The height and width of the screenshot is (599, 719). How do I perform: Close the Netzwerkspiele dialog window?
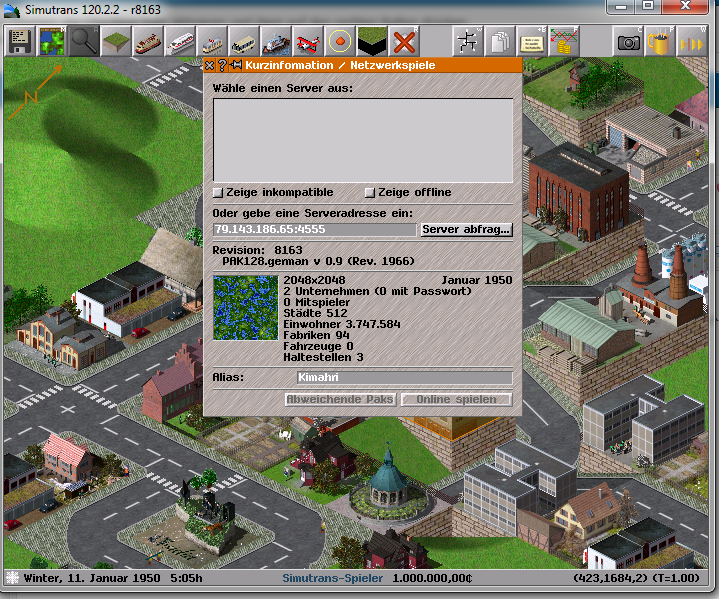tap(209, 65)
